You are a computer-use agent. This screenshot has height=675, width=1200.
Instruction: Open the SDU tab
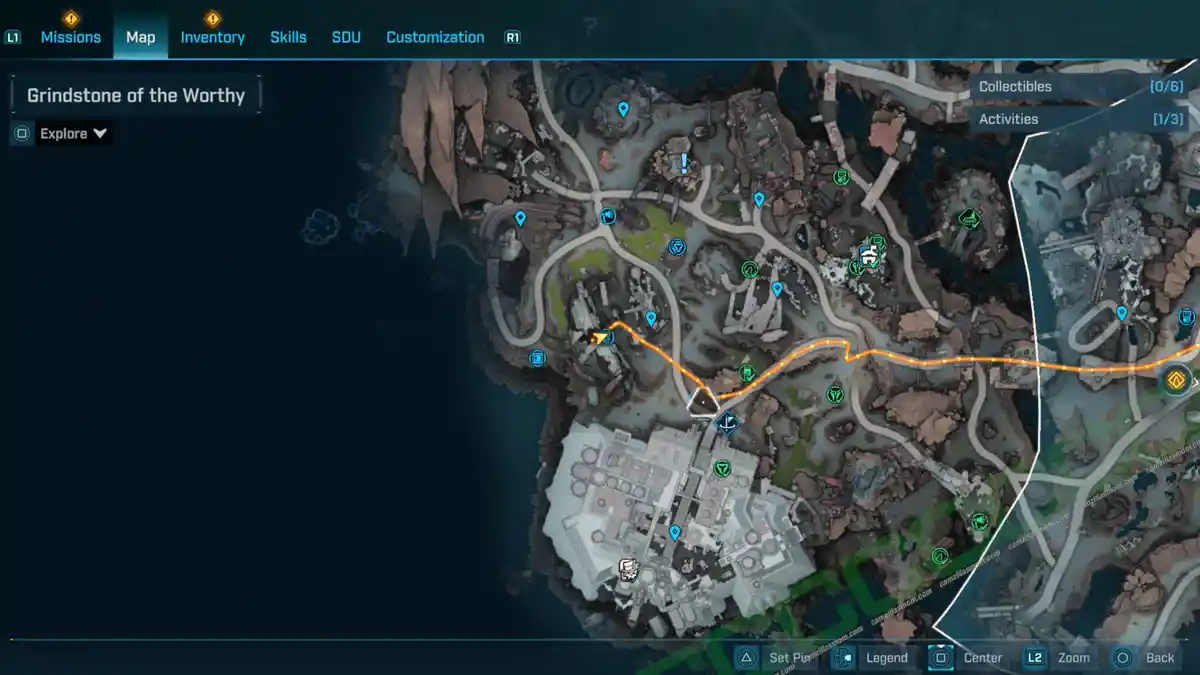[x=346, y=37]
